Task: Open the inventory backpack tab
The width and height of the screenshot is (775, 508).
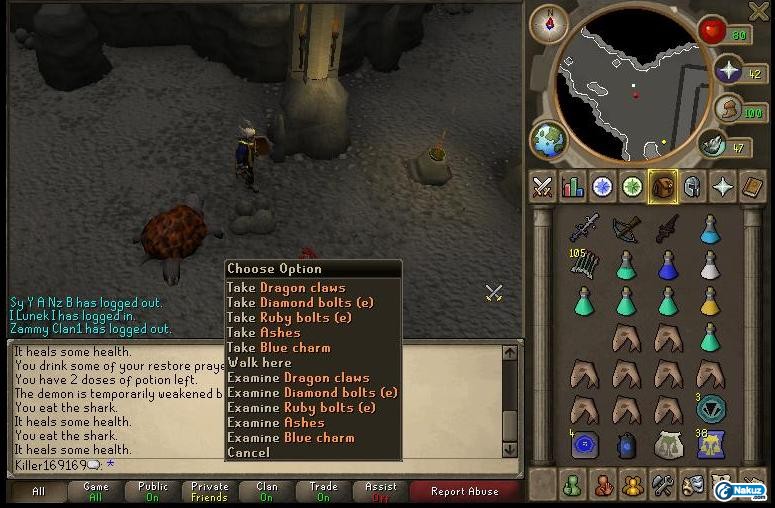Action: click(662, 186)
